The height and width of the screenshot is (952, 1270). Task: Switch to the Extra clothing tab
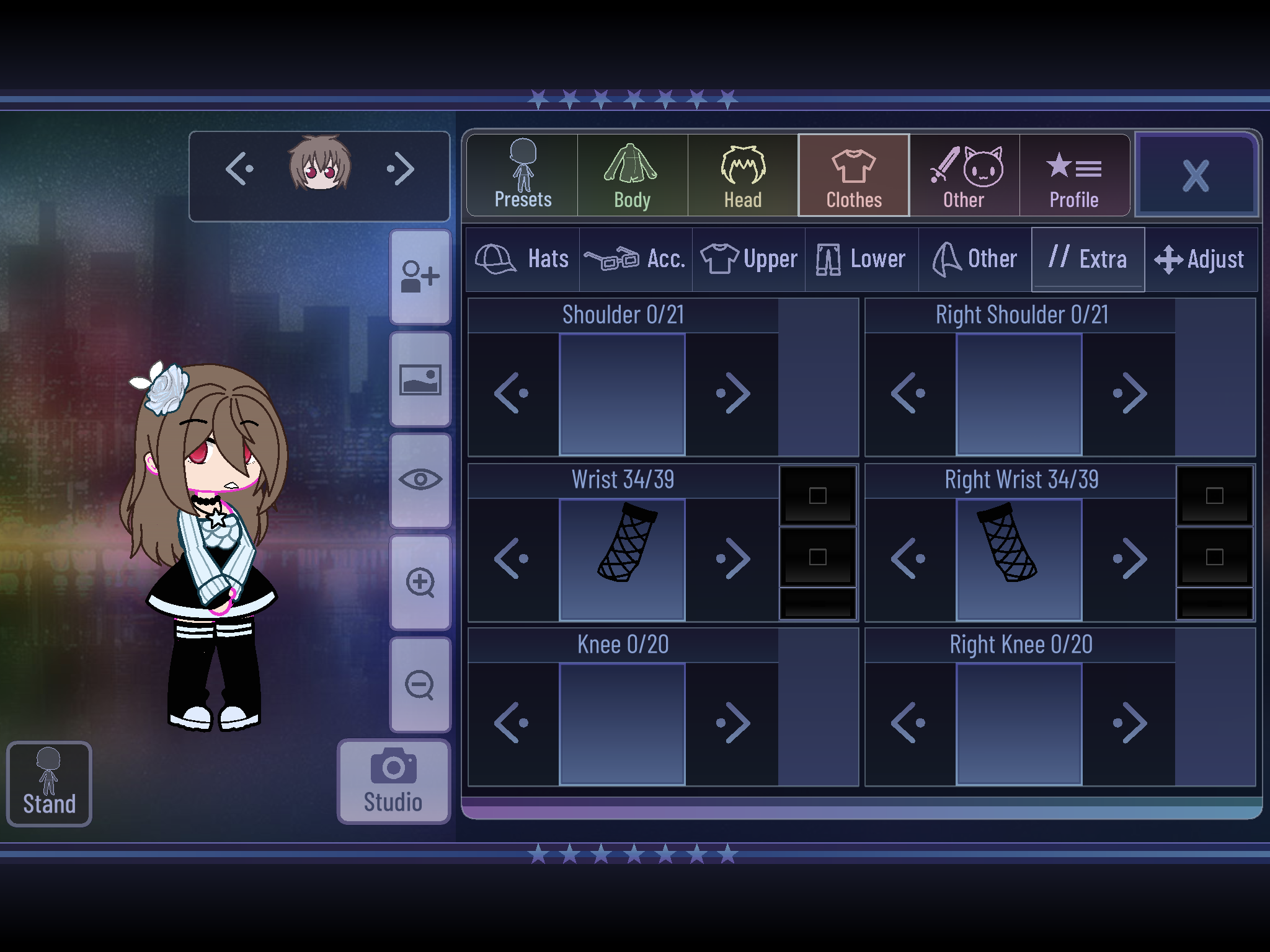point(1087,258)
